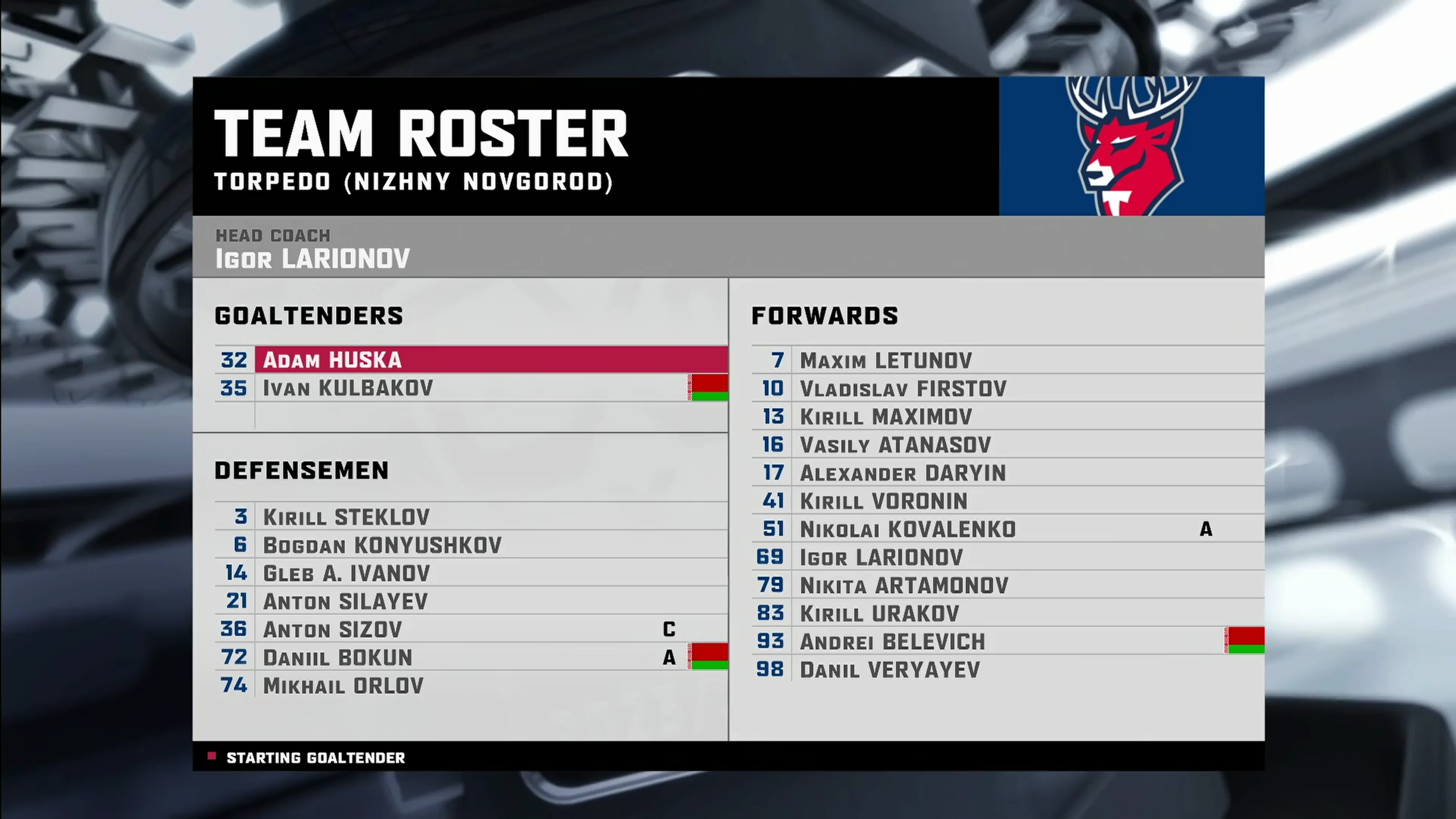Select Vladislav Firstov row
Viewport: 1456px width, 819px height.
pos(902,388)
